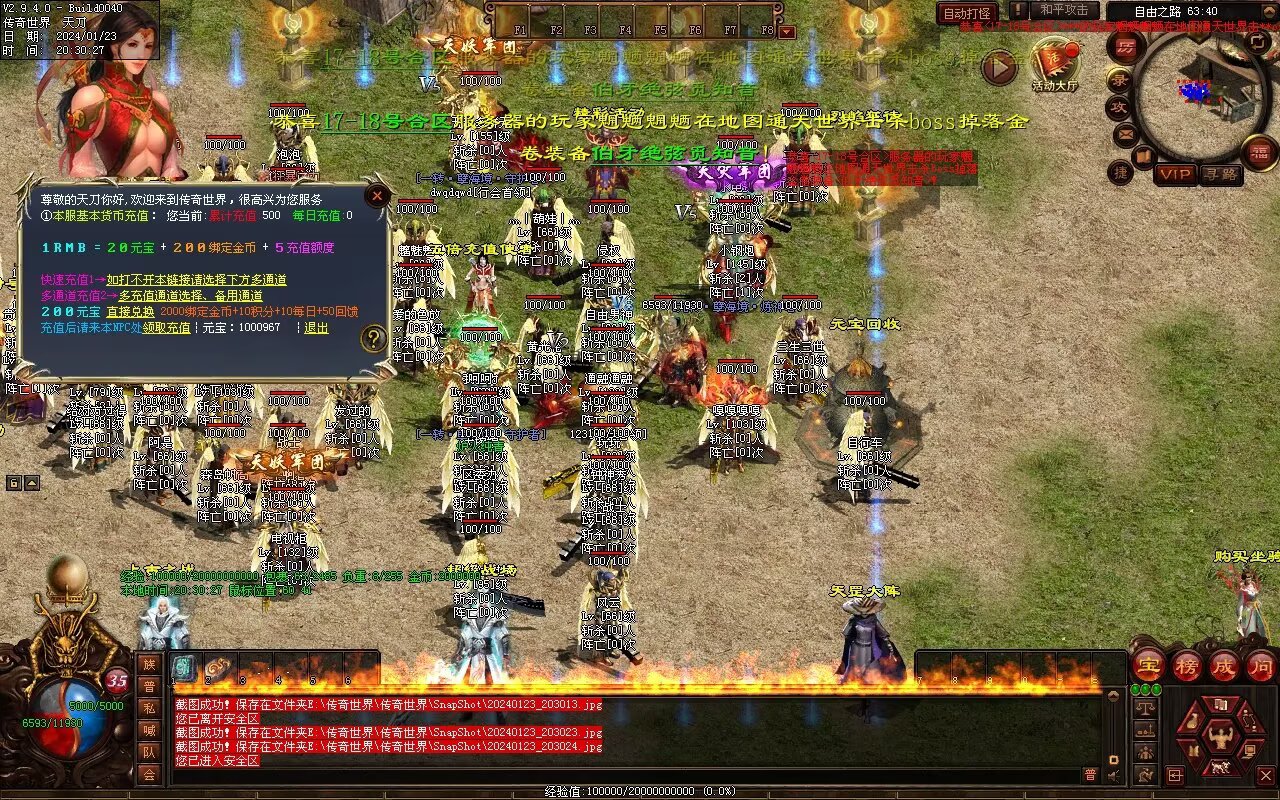Toggle the 自动打怪 auto-fight button
Image resolution: width=1280 pixels, height=800 pixels.
point(967,14)
